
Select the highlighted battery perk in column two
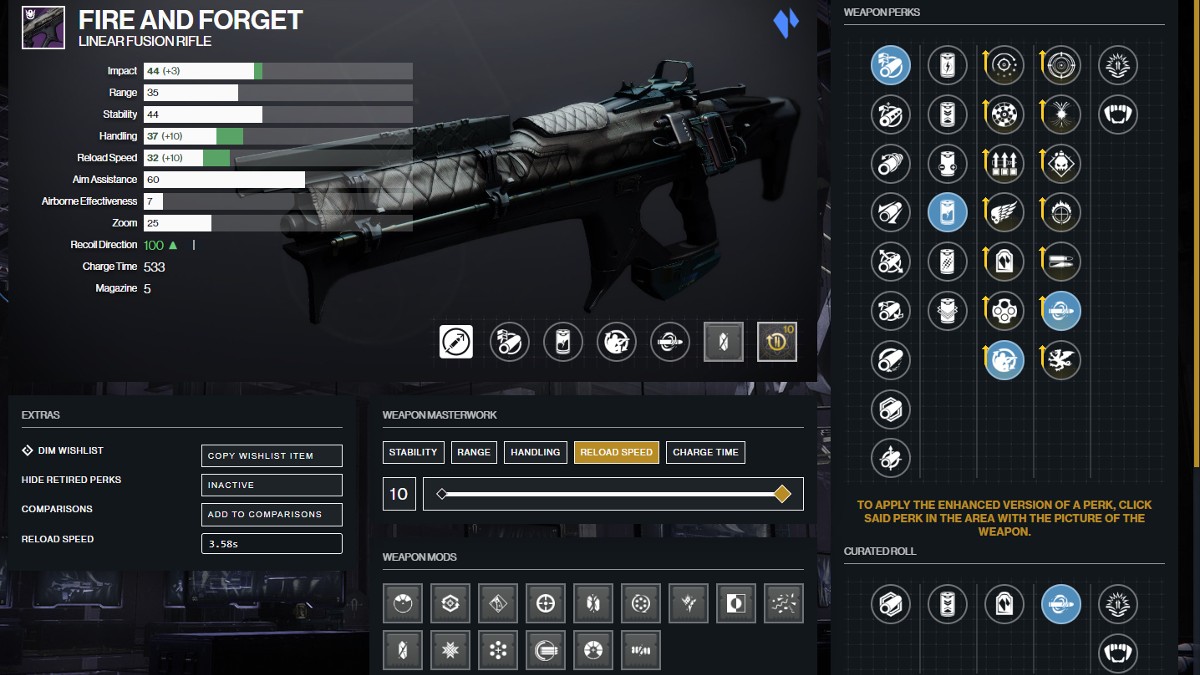point(947,212)
